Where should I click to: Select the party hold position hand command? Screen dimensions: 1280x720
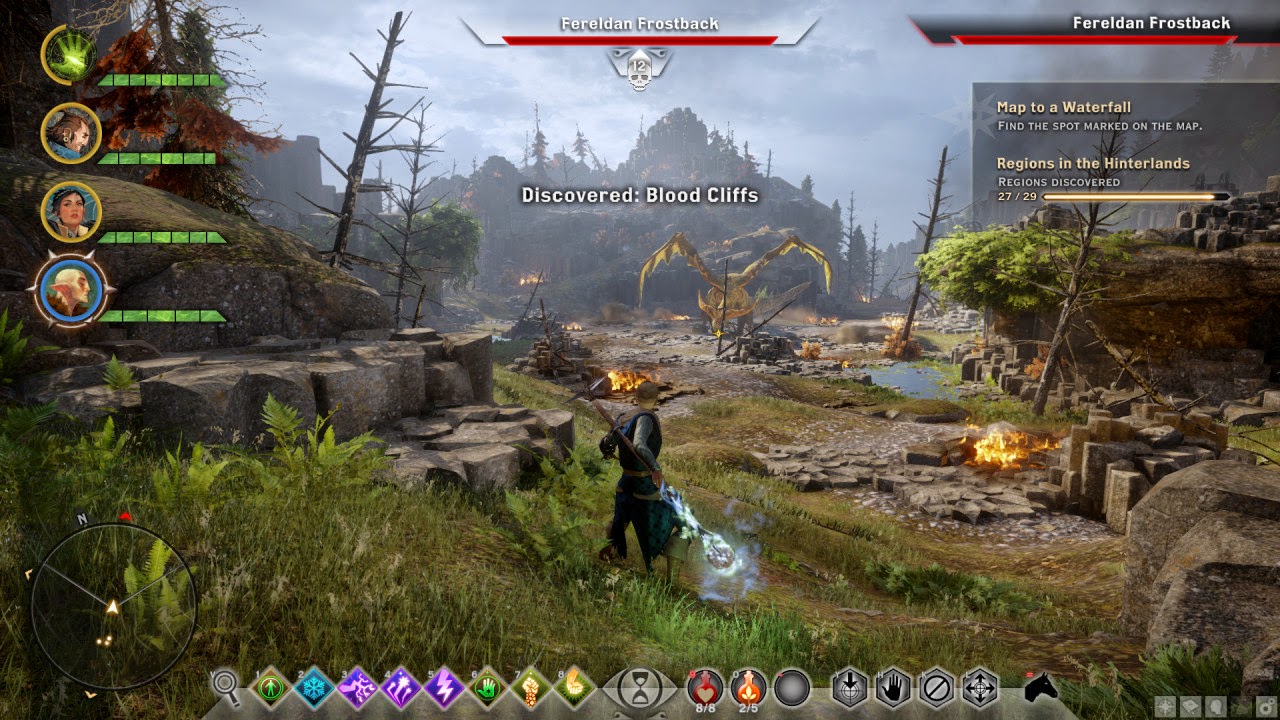pos(893,687)
